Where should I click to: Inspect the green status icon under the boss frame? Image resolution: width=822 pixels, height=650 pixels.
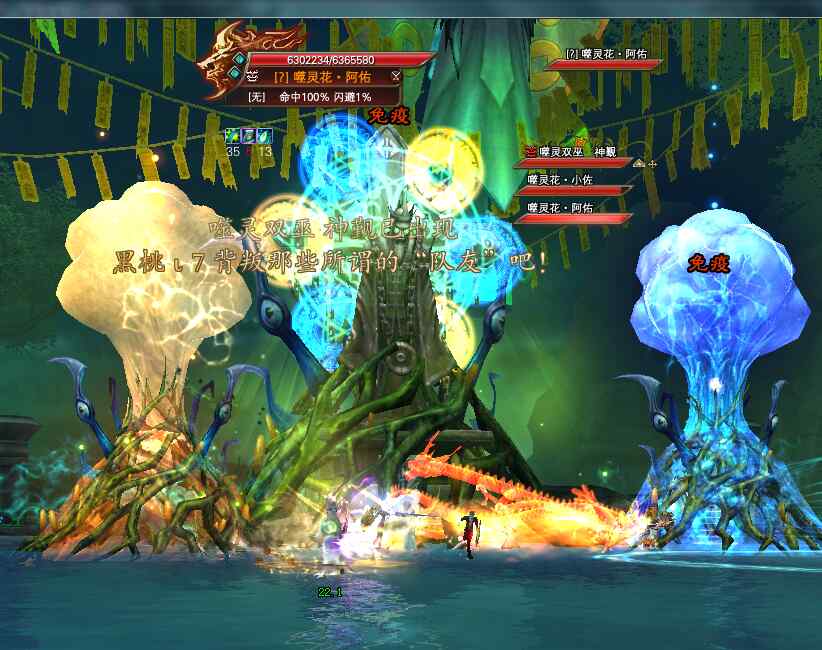click(233, 136)
